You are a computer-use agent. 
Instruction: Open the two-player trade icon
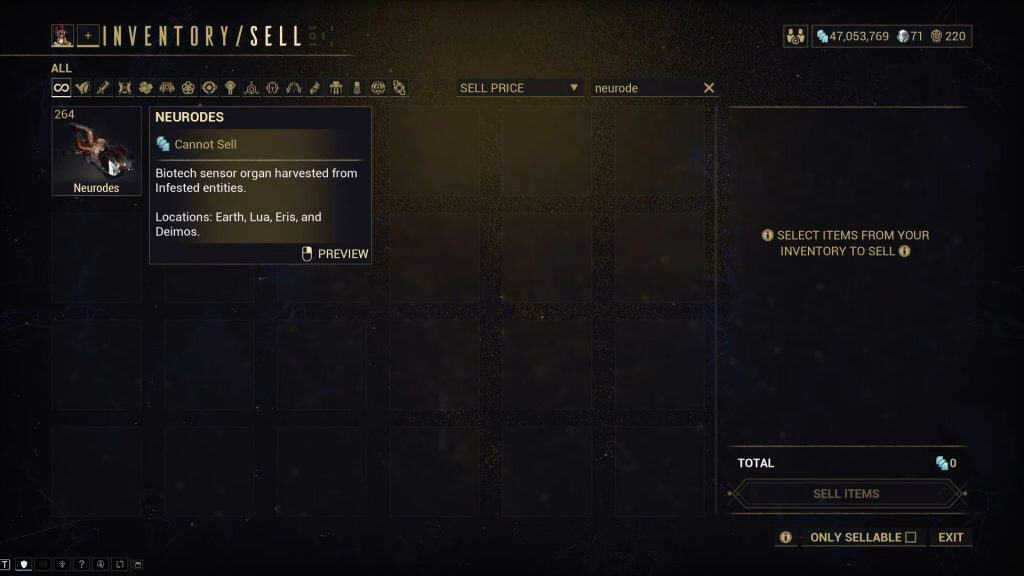[x=796, y=36]
